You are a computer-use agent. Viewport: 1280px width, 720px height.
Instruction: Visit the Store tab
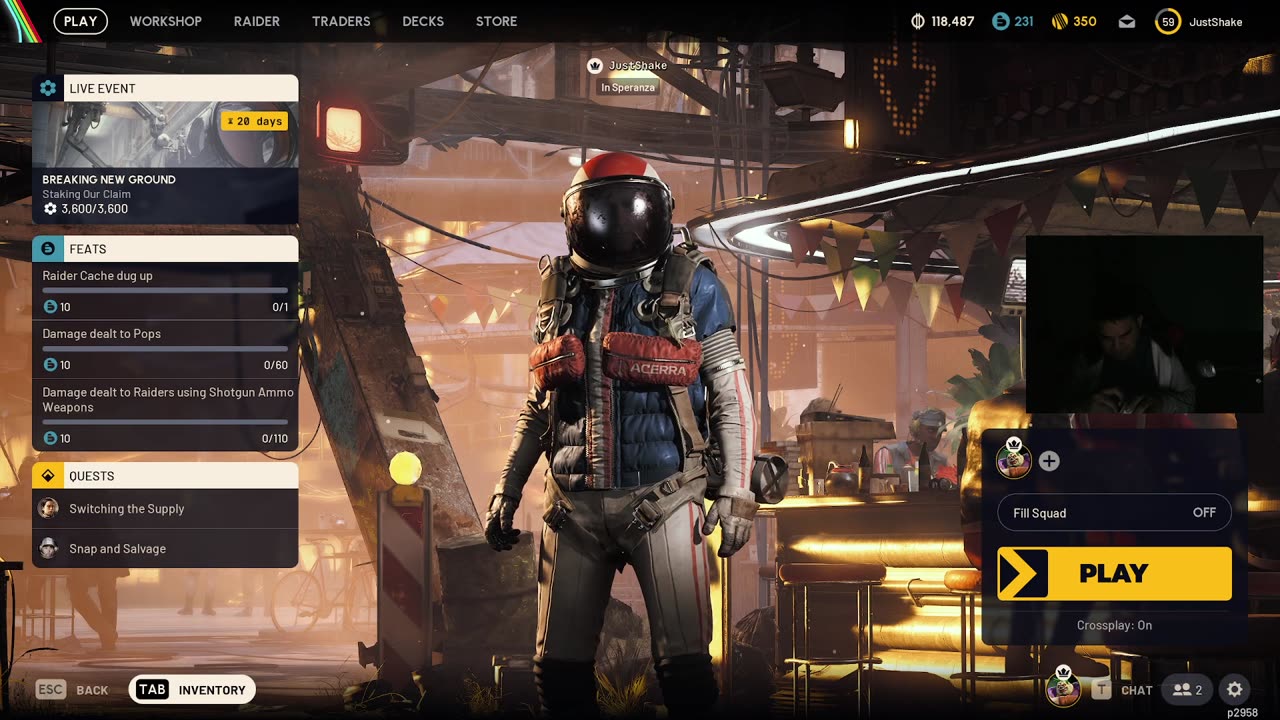point(496,21)
